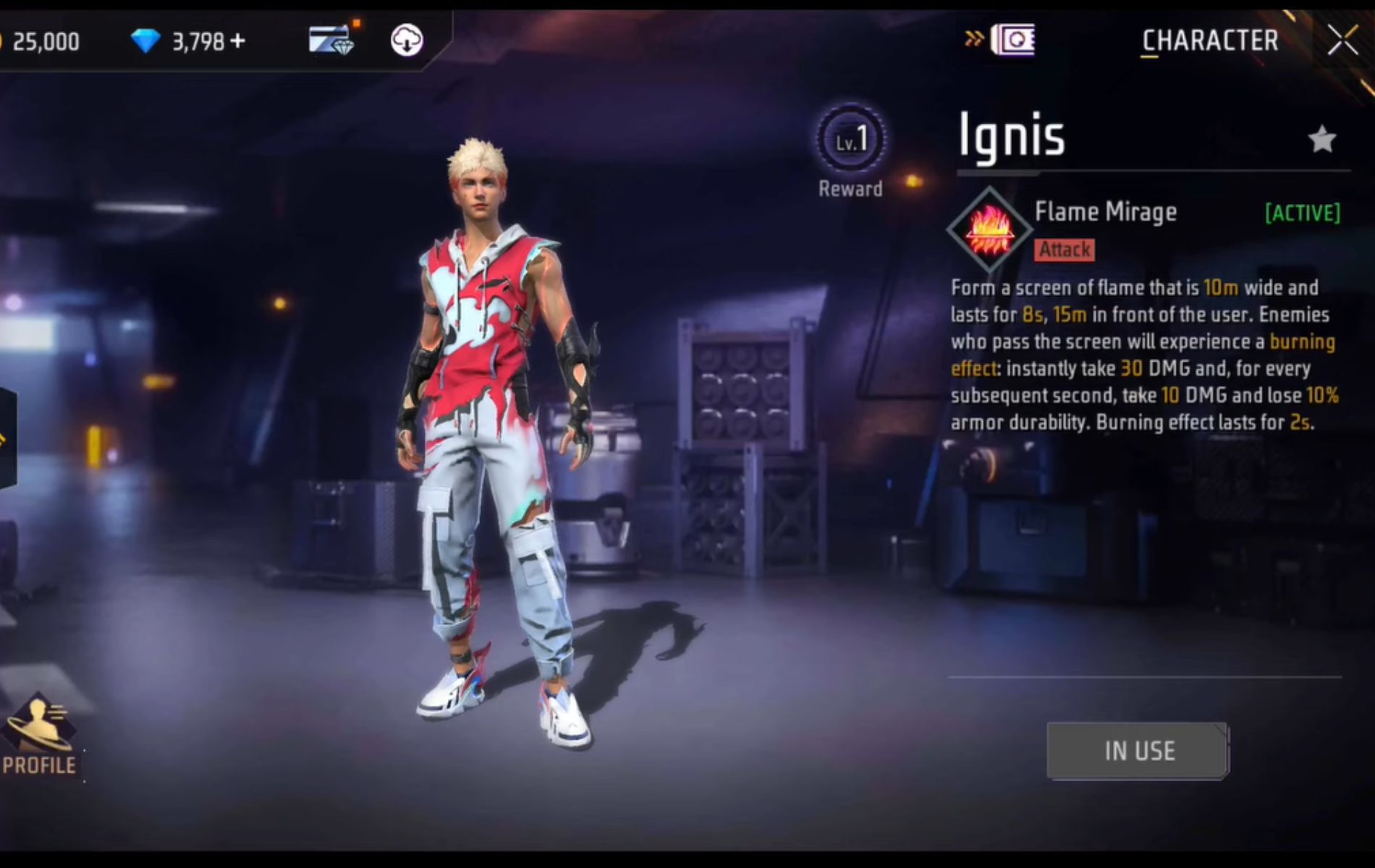Open diamond top-up via the diamond icon

(x=145, y=41)
